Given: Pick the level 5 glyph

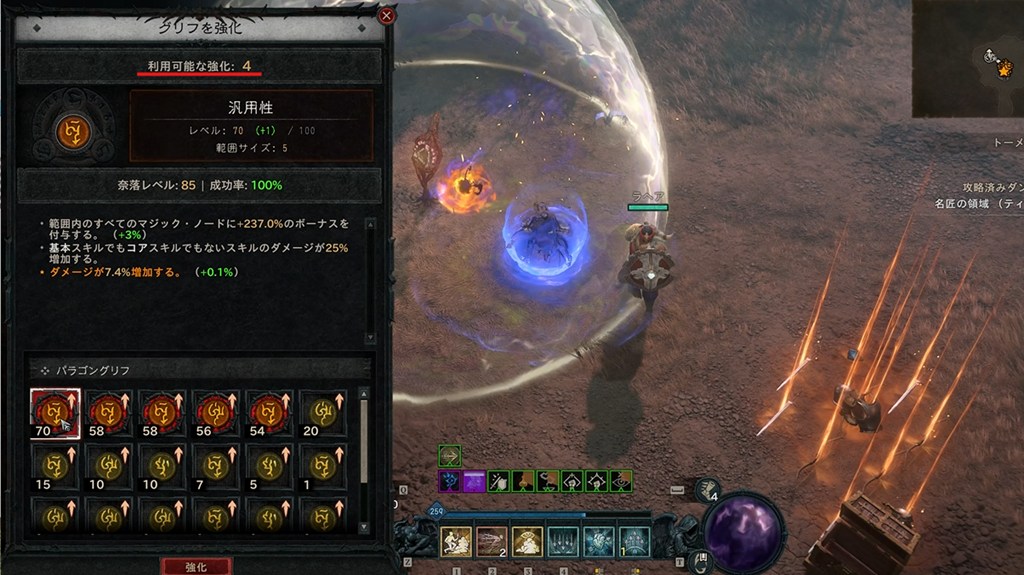Looking at the screenshot, I should tap(270, 465).
